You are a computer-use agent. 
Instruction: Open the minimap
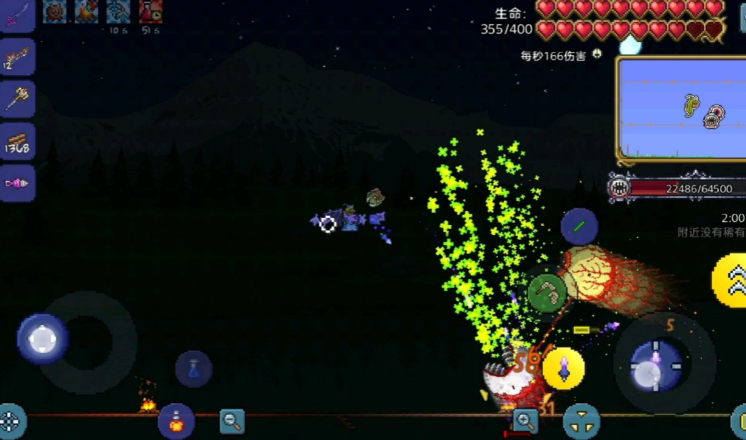[x=682, y=109]
